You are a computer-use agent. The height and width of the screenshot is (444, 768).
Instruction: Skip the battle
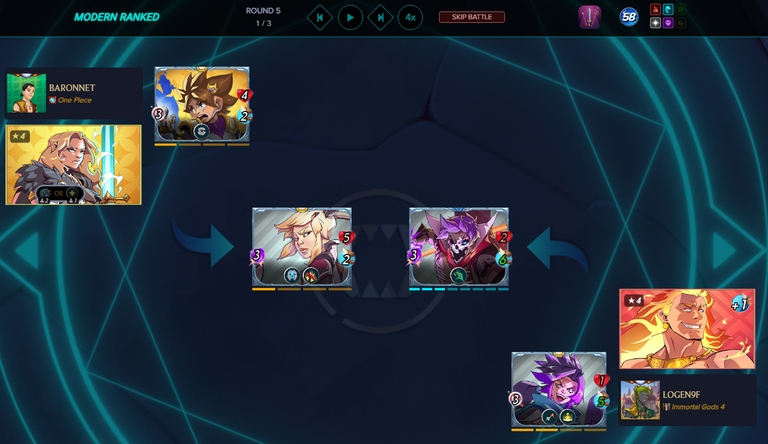(x=471, y=17)
